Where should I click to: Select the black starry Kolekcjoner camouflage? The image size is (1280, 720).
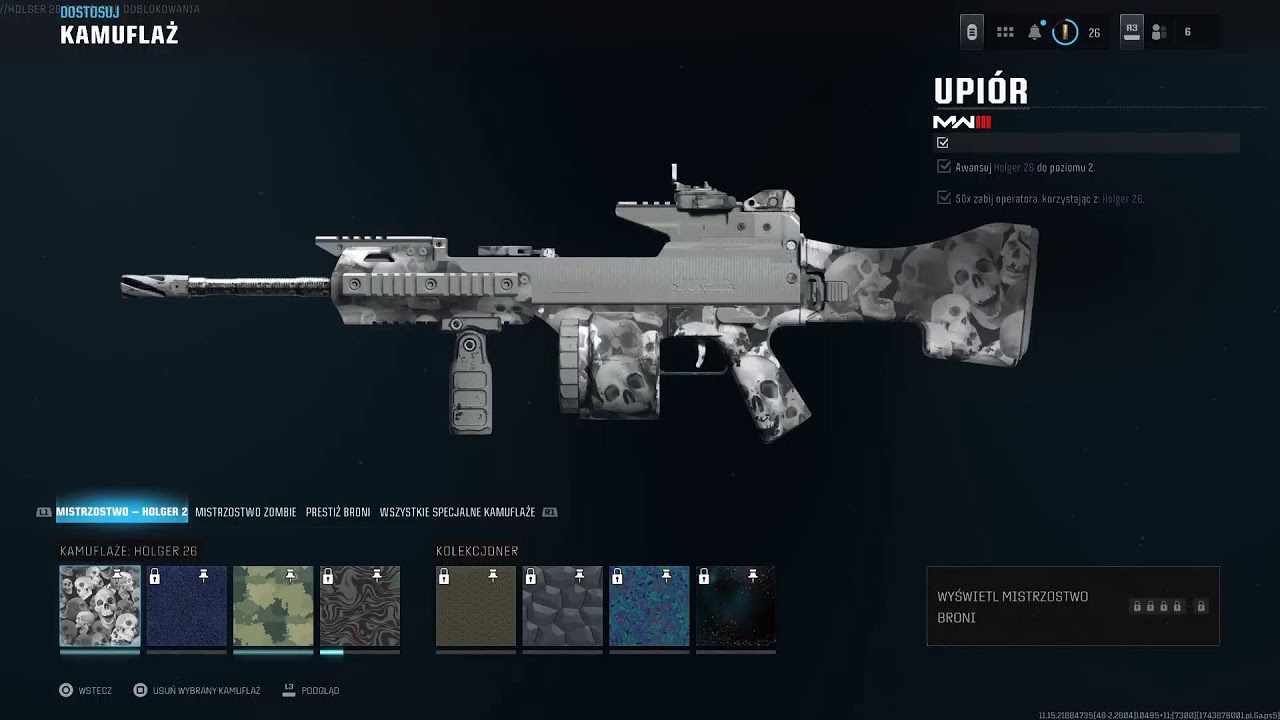(x=736, y=606)
